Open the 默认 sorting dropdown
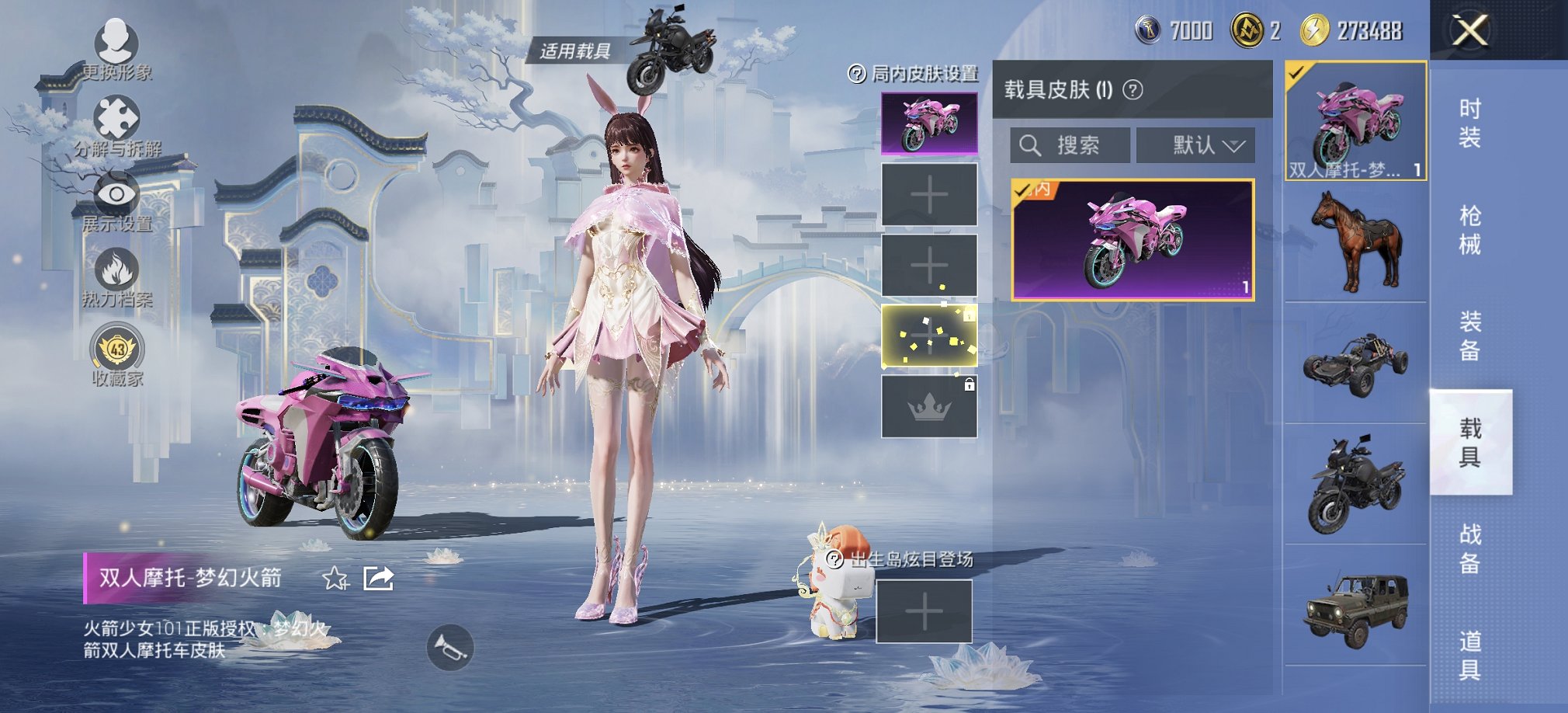The height and width of the screenshot is (713, 1568). pos(1195,144)
